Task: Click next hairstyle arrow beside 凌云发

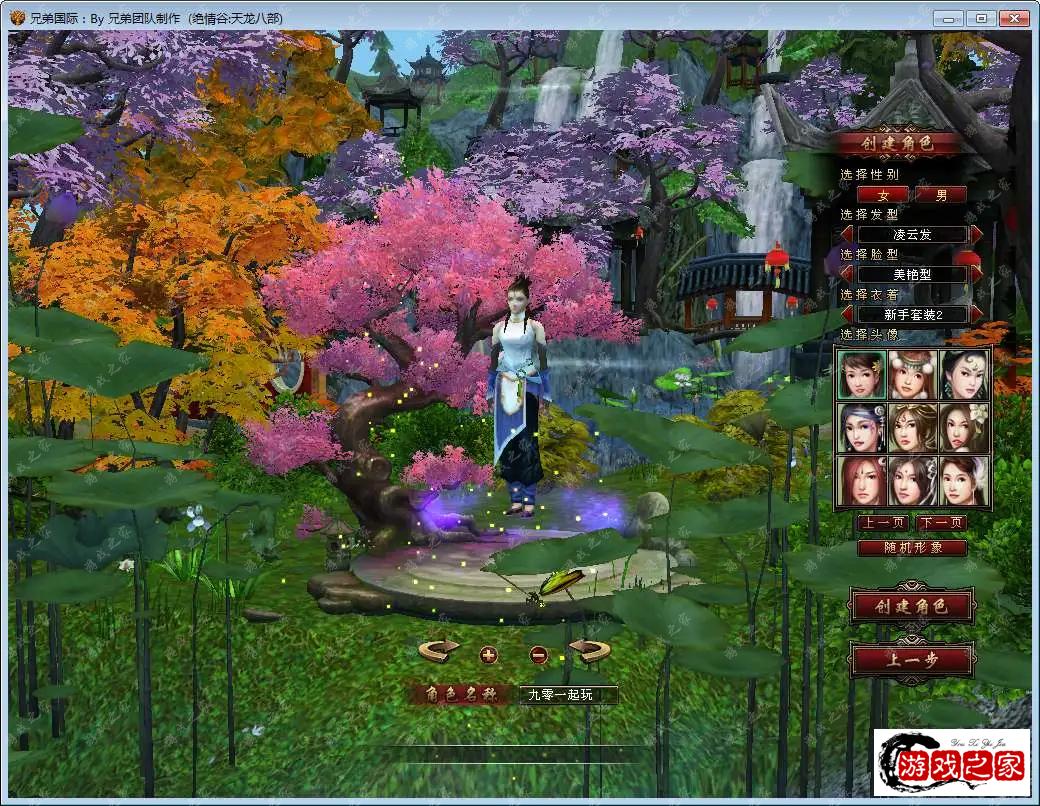Action: click(976, 234)
